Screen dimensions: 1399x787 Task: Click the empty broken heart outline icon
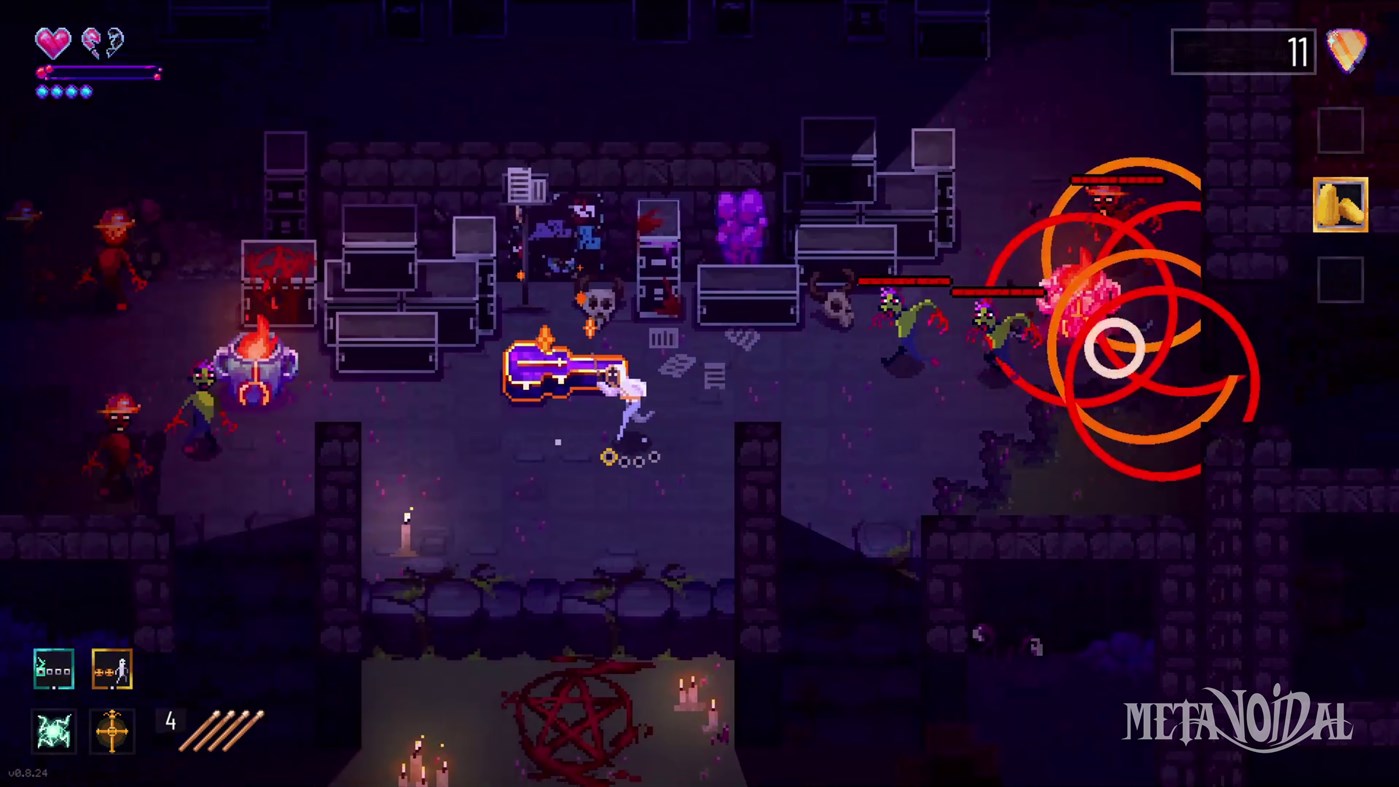pos(114,42)
